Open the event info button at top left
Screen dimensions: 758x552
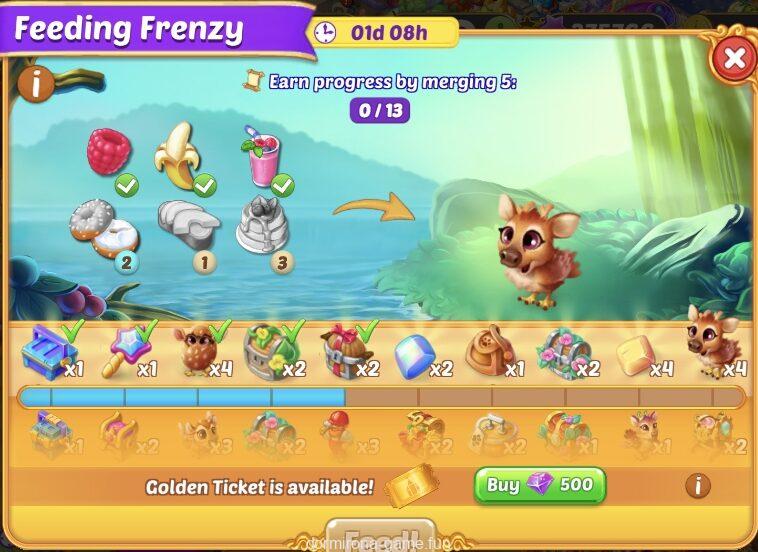tap(36, 84)
